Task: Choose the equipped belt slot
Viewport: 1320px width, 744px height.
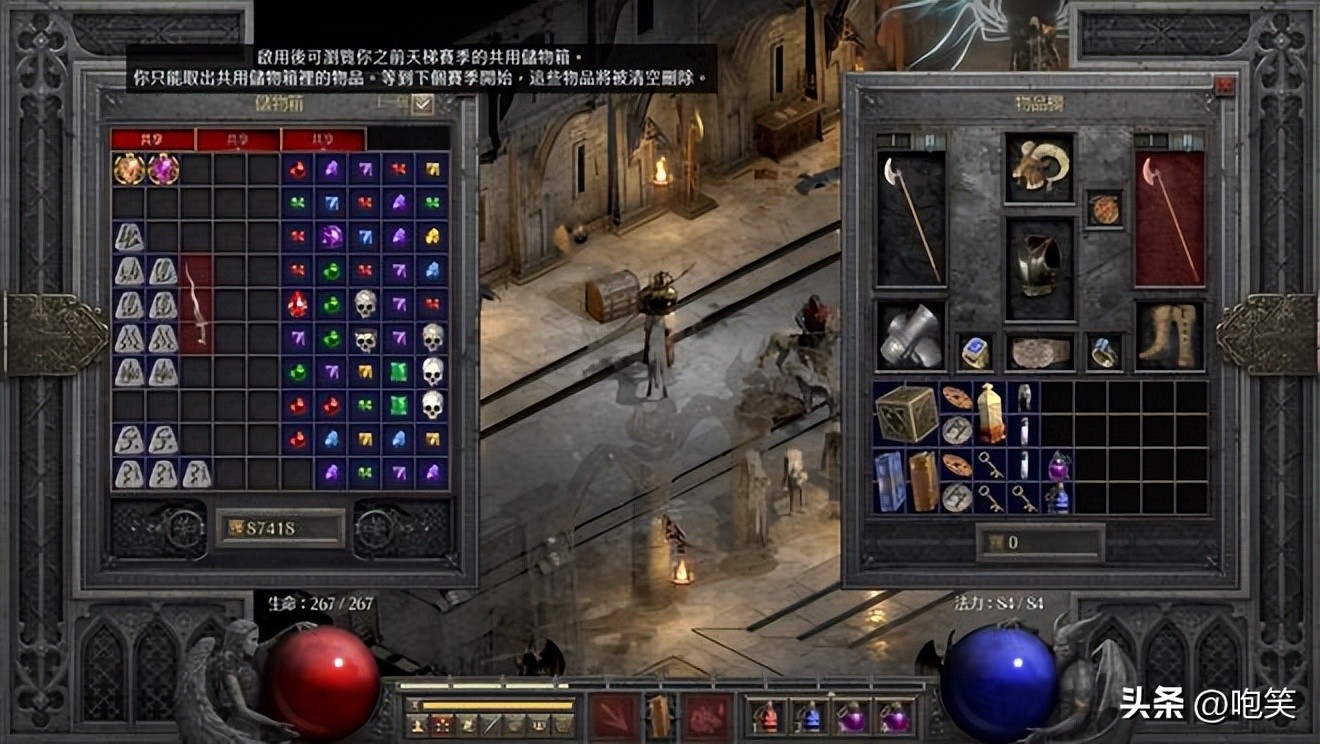Action: [1039, 352]
